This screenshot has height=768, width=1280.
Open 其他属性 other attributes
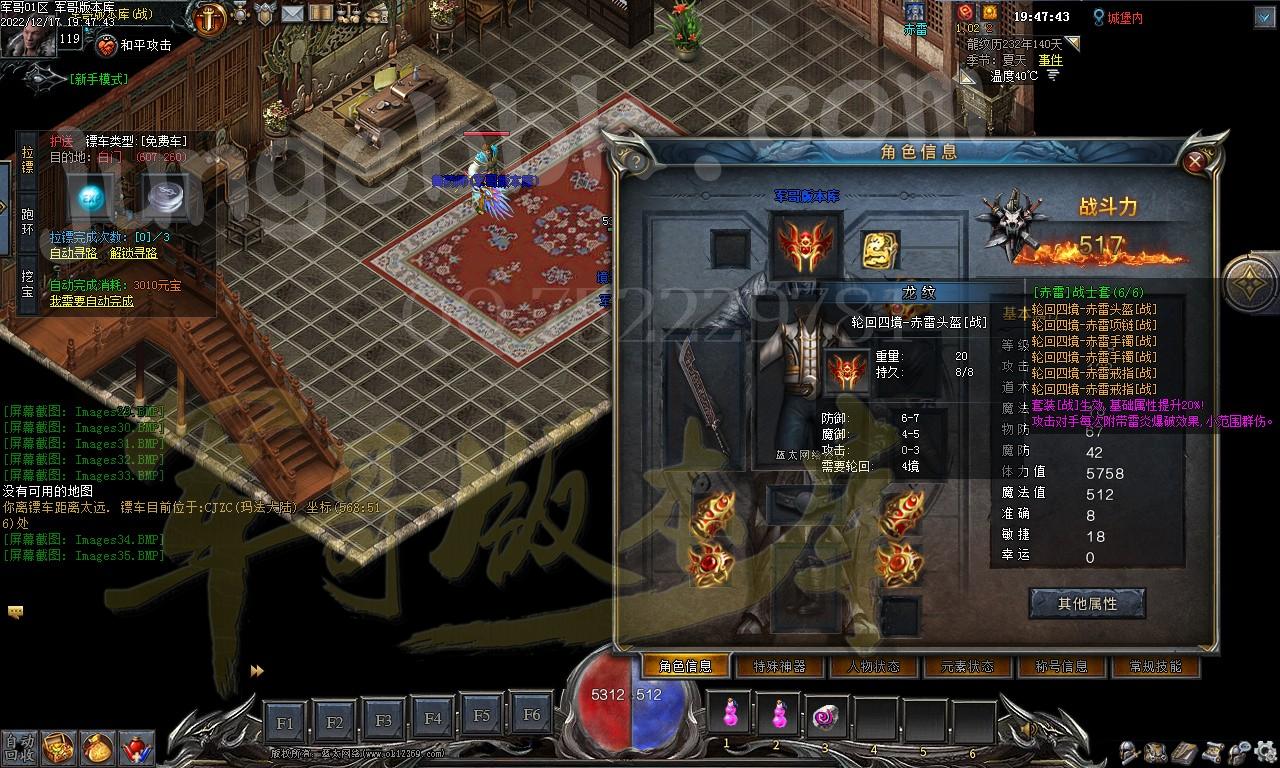point(1087,603)
